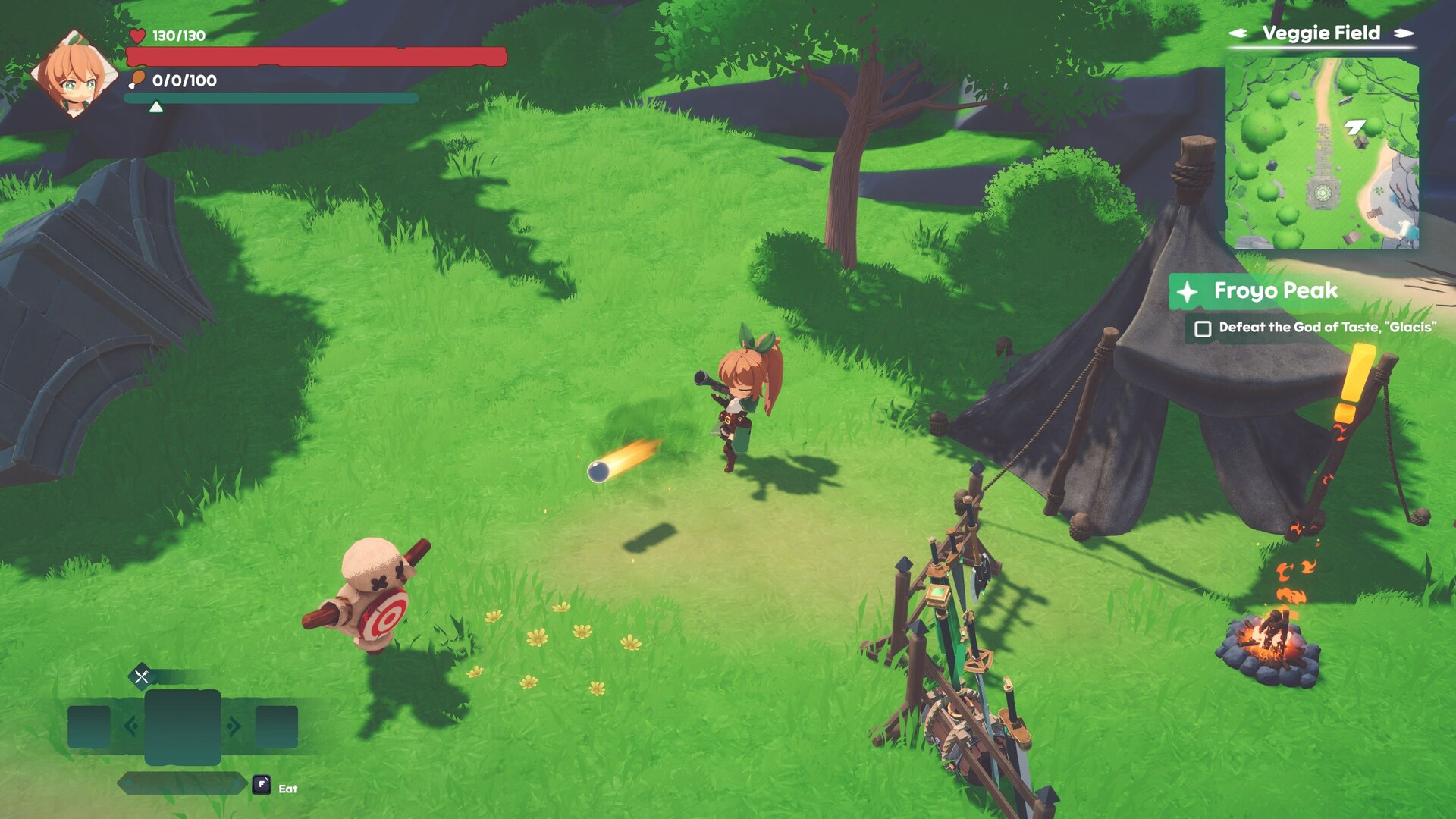Click the left arrow of the food selector
Viewport: 1456px width, 819px height.
pos(130,726)
